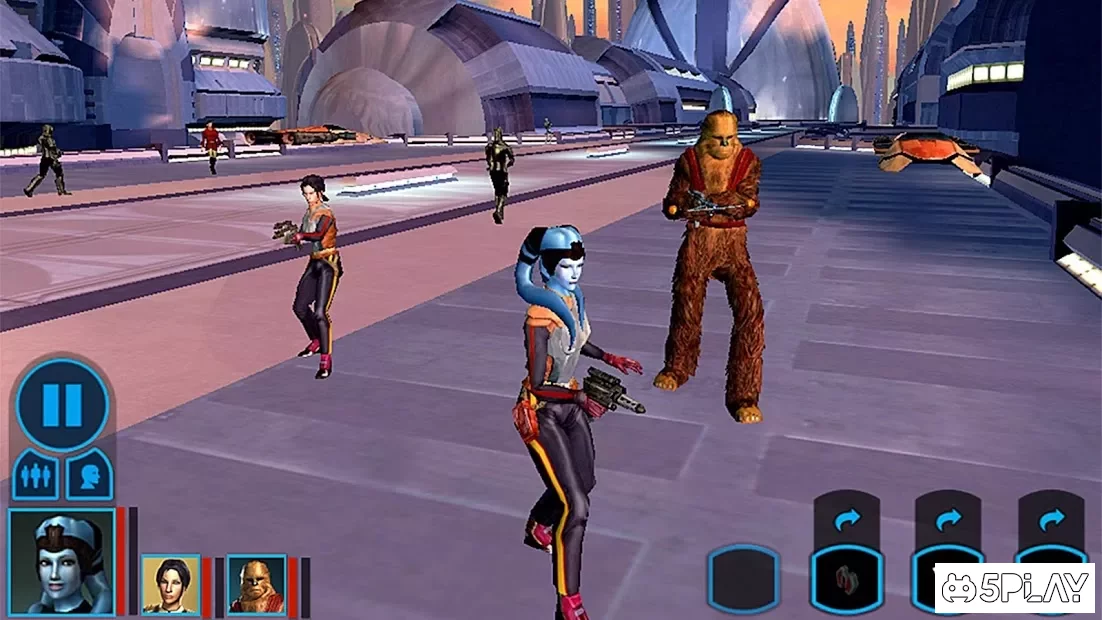Open the party selection three-figures icon
This screenshot has width=1102, height=620.
pyautogui.click(x=36, y=475)
